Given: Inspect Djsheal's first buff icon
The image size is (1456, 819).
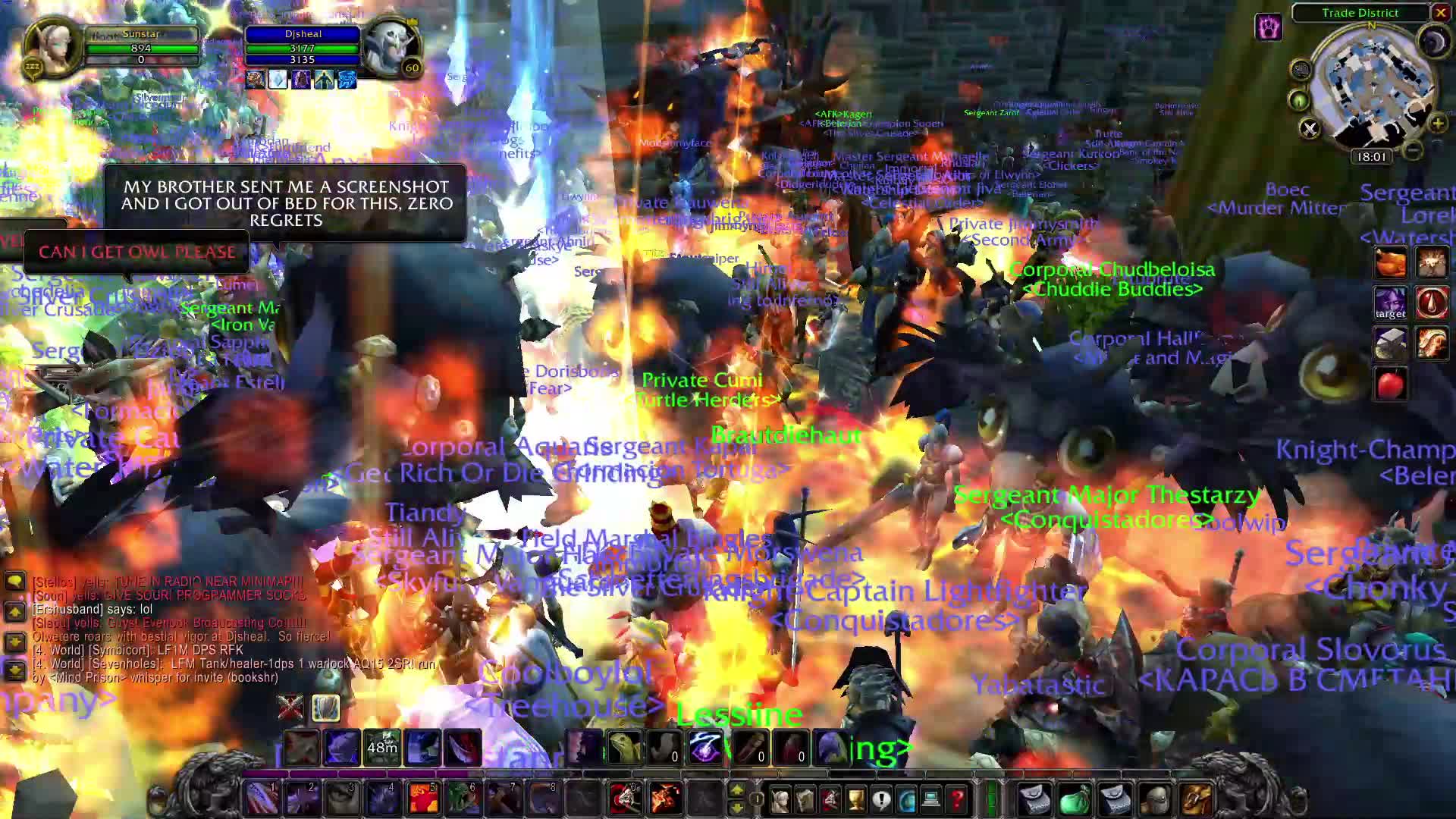Looking at the screenshot, I should pyautogui.click(x=256, y=78).
